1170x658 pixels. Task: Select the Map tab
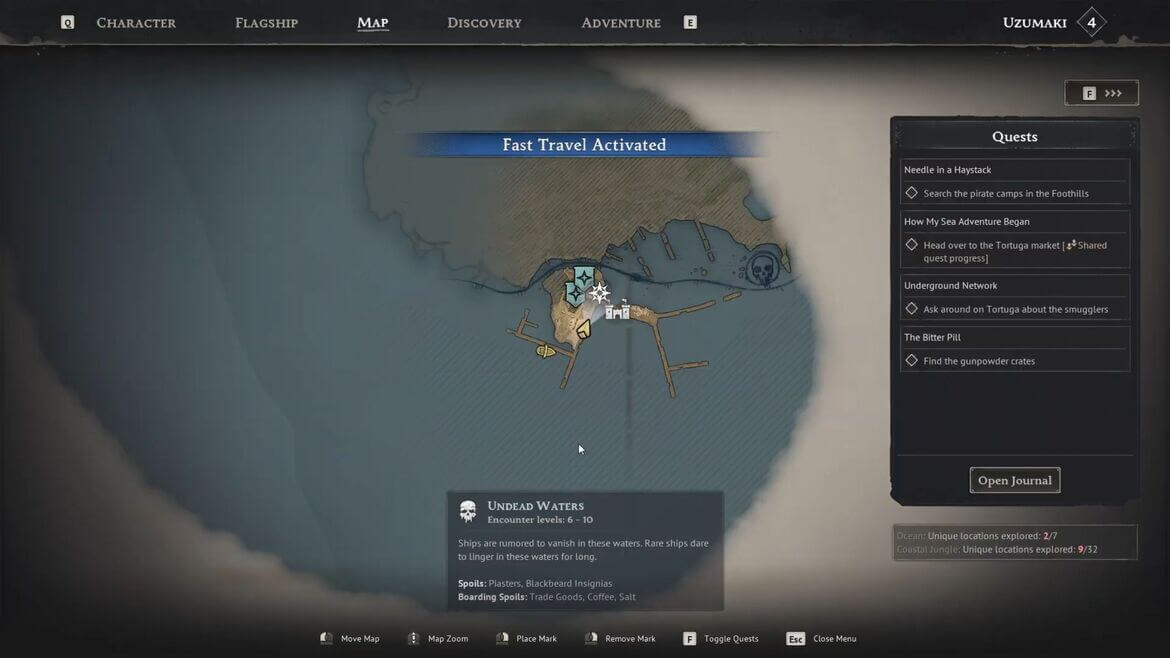(372, 23)
